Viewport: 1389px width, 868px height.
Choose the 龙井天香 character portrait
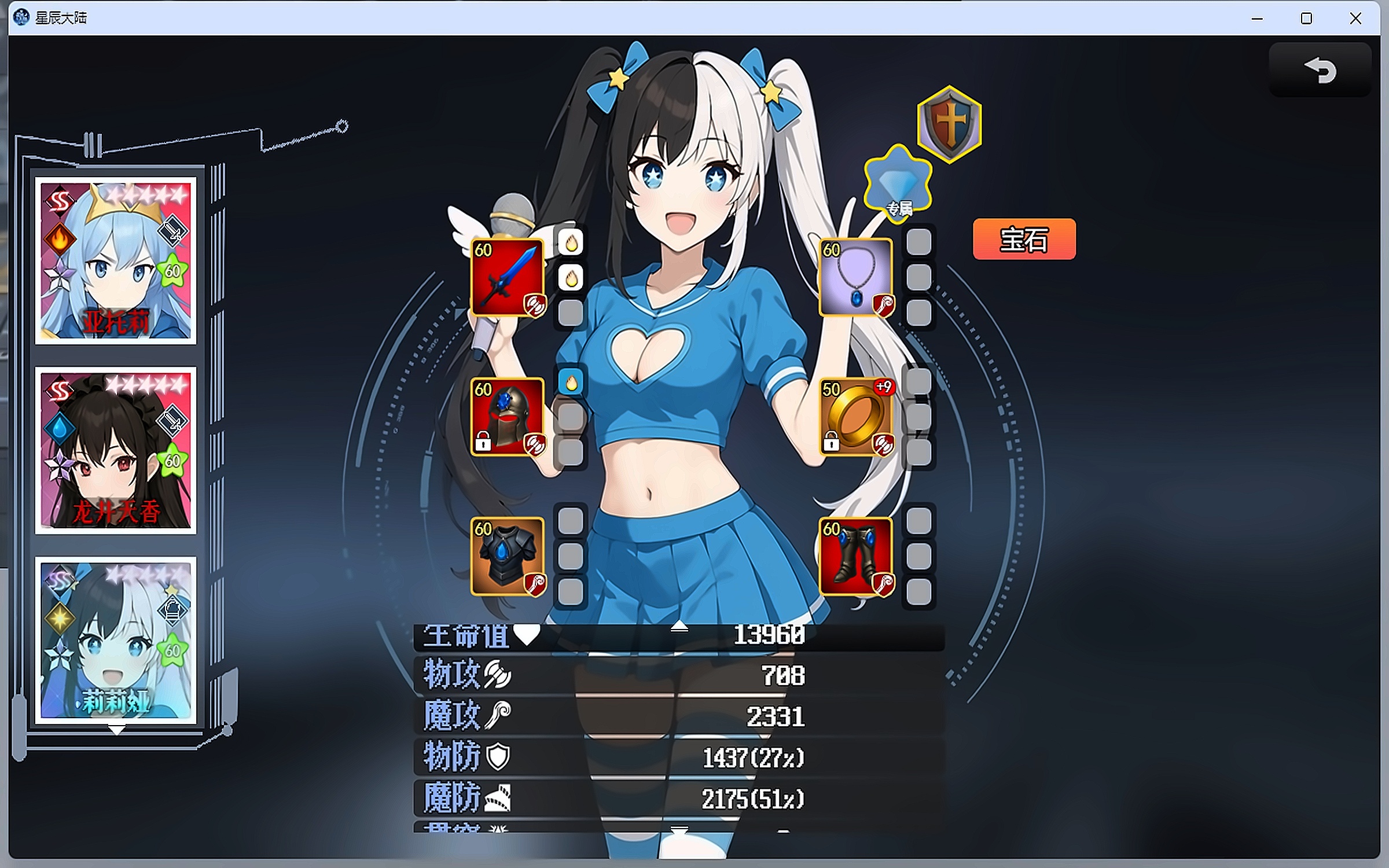[116, 451]
